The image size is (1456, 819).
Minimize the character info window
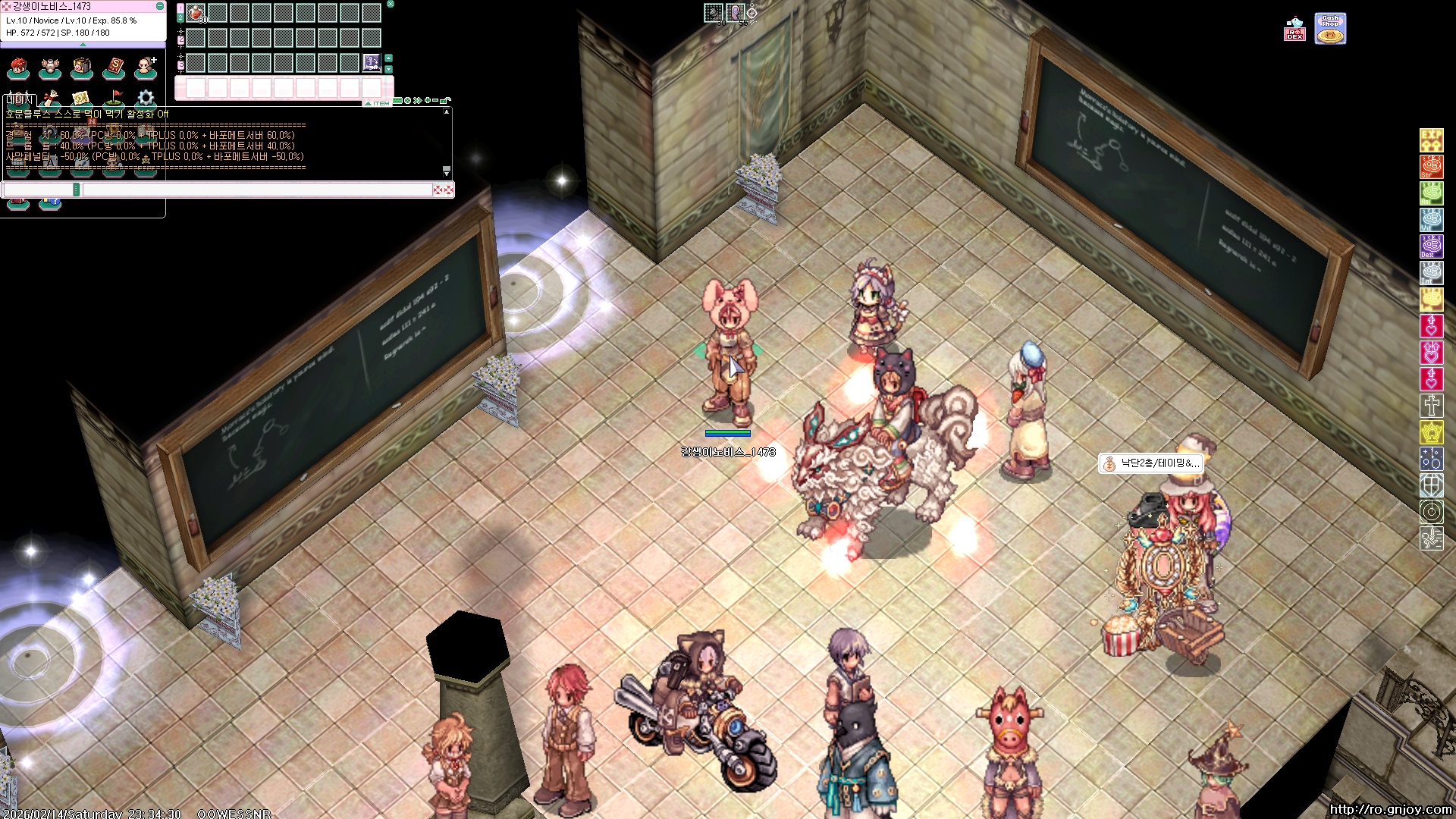160,6
